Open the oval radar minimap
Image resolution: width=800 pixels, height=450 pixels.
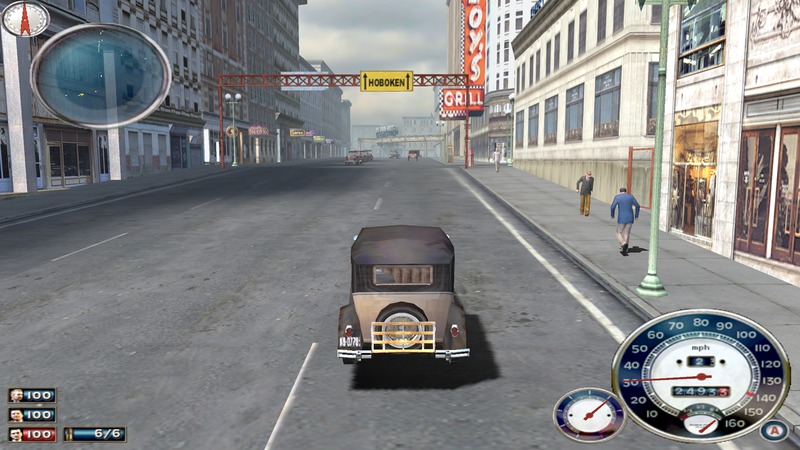pos(100,75)
